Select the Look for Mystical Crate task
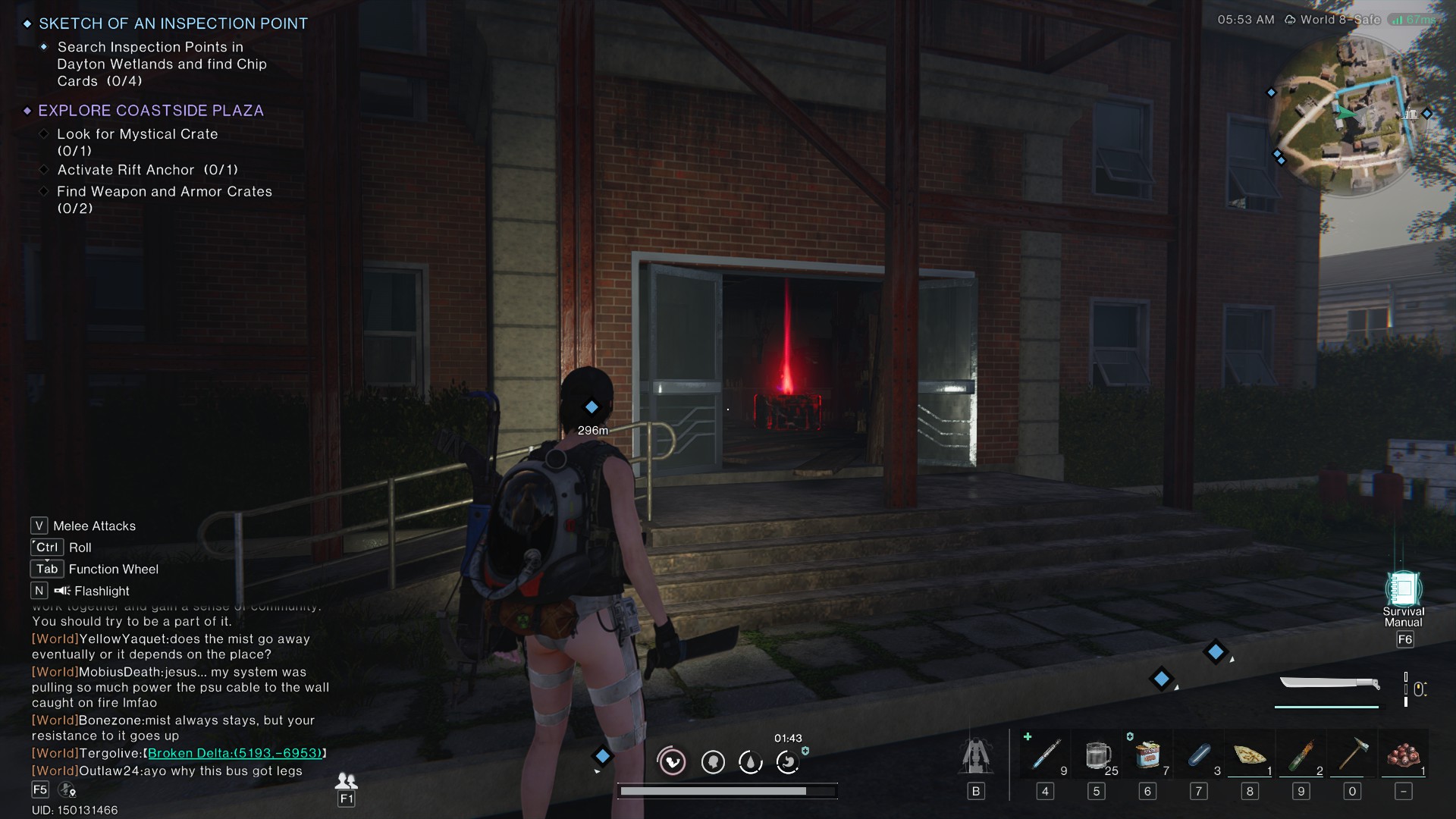1456x819 pixels. click(x=138, y=133)
